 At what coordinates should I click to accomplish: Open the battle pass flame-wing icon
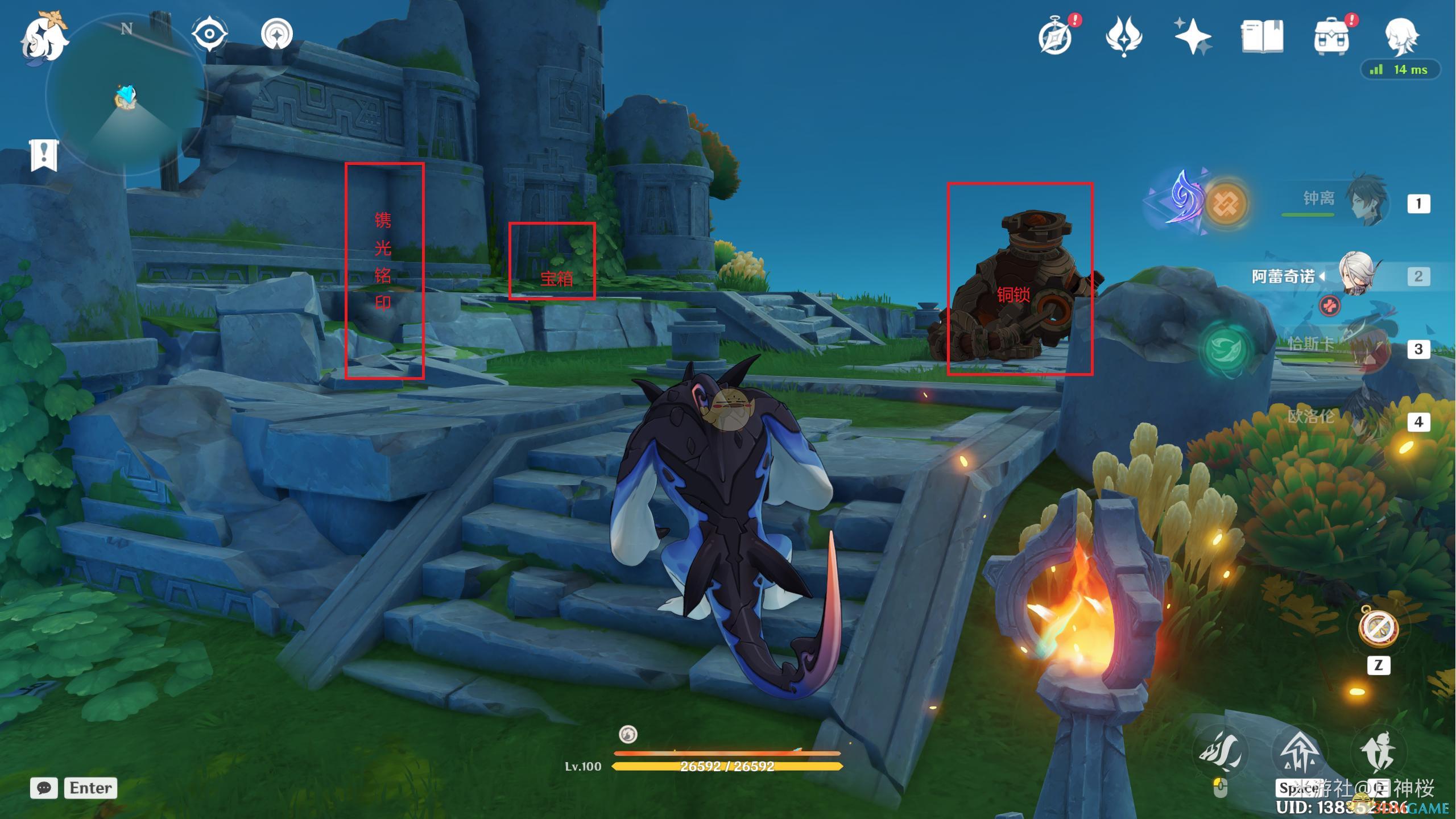pos(1124,36)
